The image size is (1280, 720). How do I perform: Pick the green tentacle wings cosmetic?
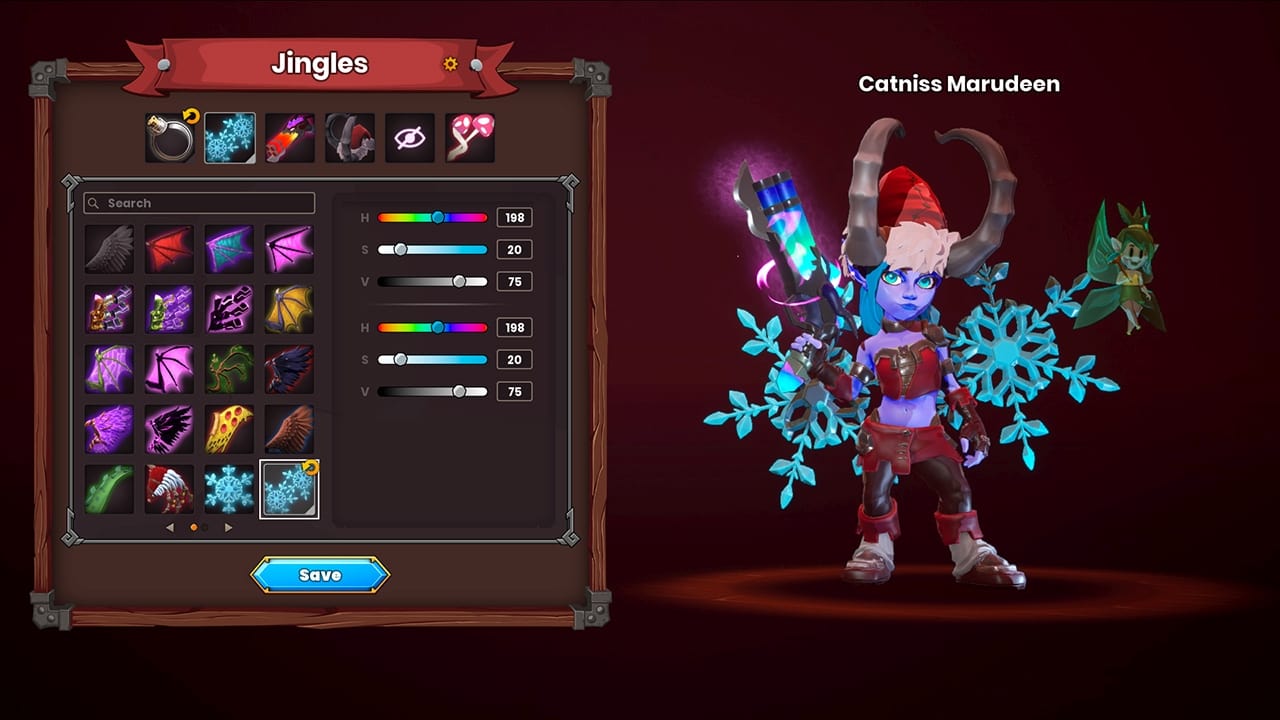[109, 488]
